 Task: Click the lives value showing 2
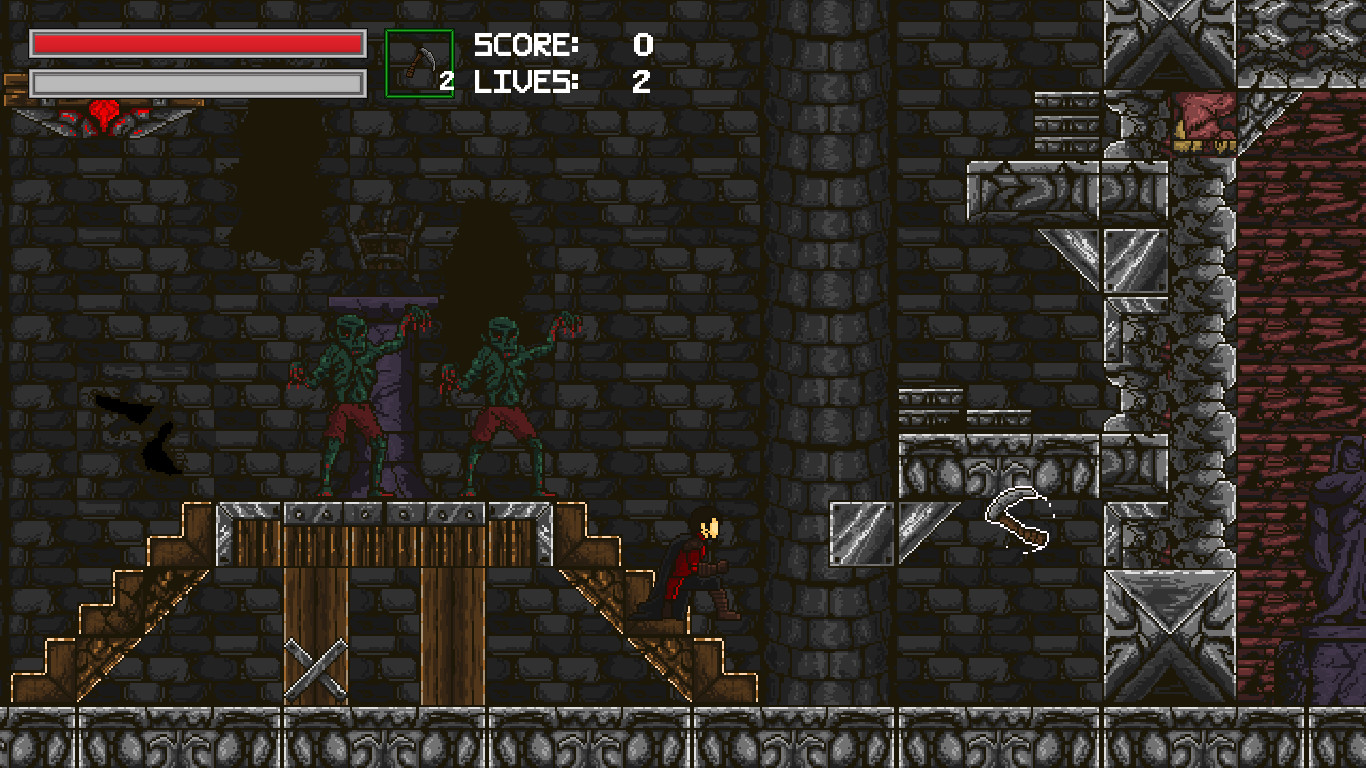(x=643, y=82)
